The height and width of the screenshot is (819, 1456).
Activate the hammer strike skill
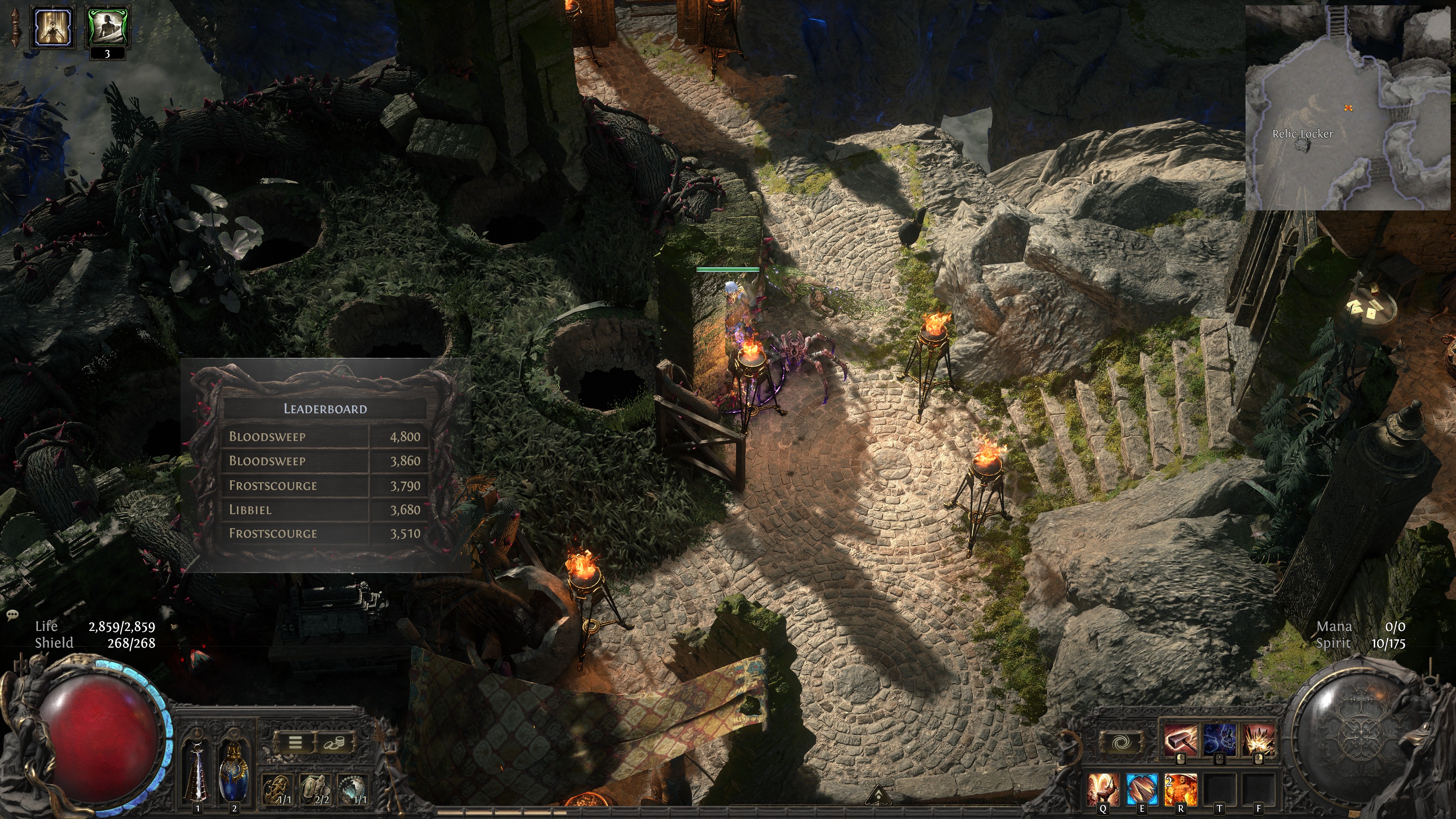tap(1180, 740)
